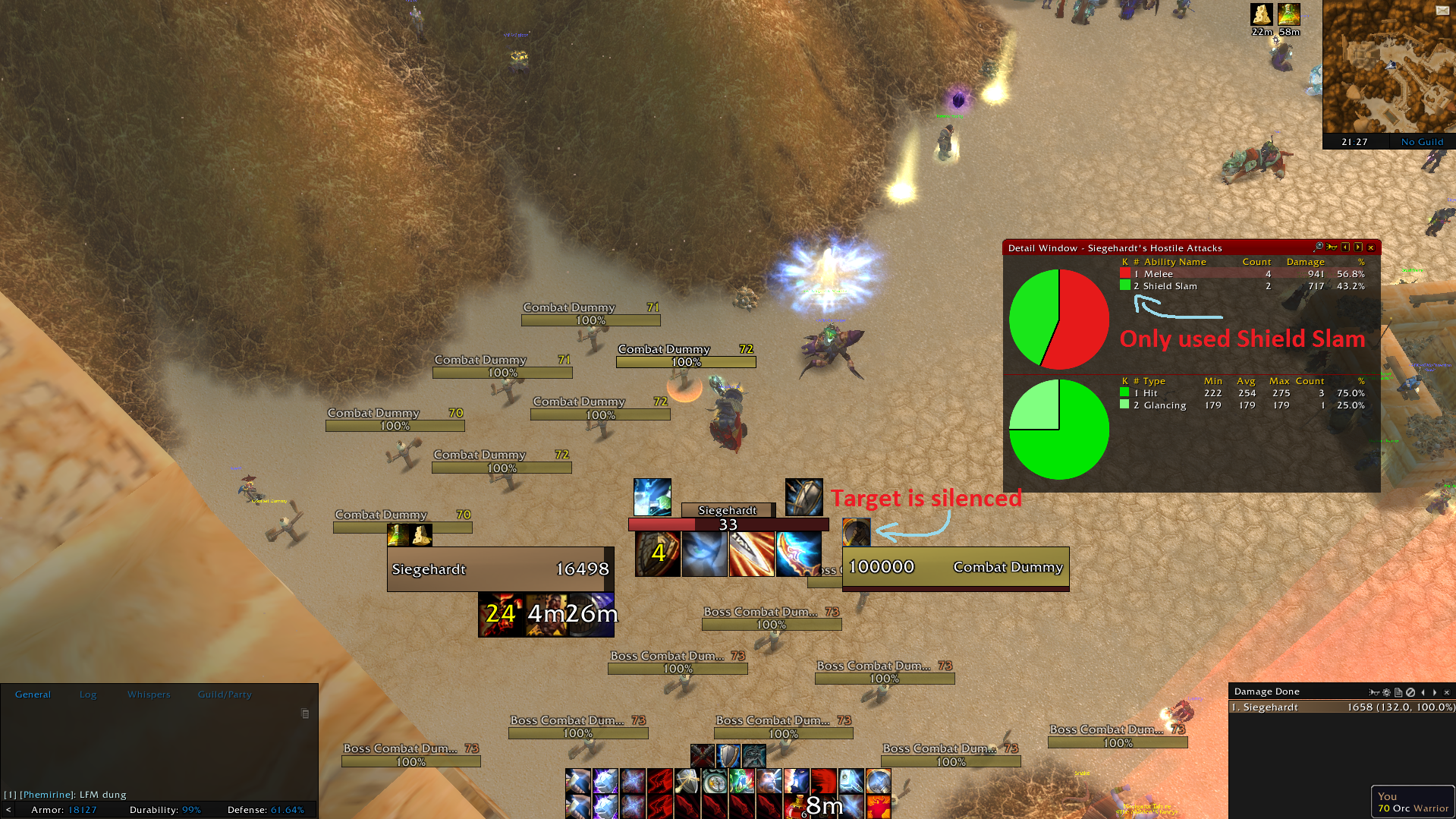Click the silence debuff on Combat Dummy frame

[856, 531]
